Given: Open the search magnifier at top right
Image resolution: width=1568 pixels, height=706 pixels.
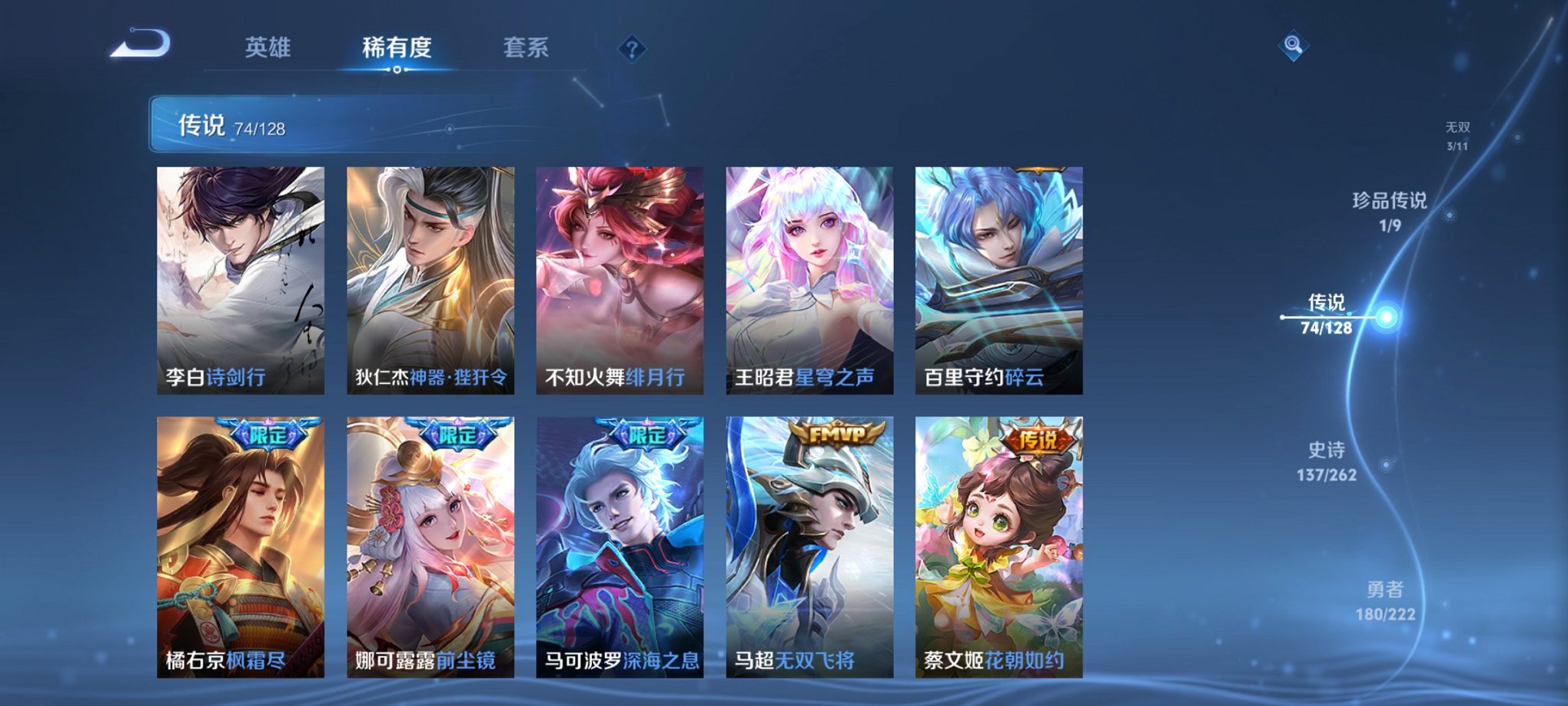Looking at the screenshot, I should click(x=1293, y=46).
